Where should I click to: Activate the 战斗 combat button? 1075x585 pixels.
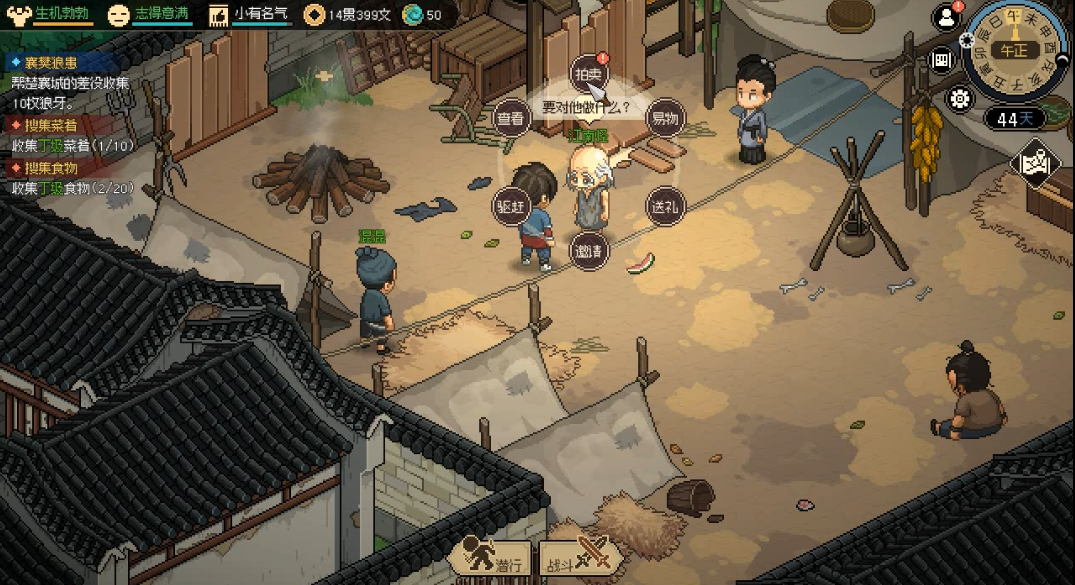tap(579, 557)
